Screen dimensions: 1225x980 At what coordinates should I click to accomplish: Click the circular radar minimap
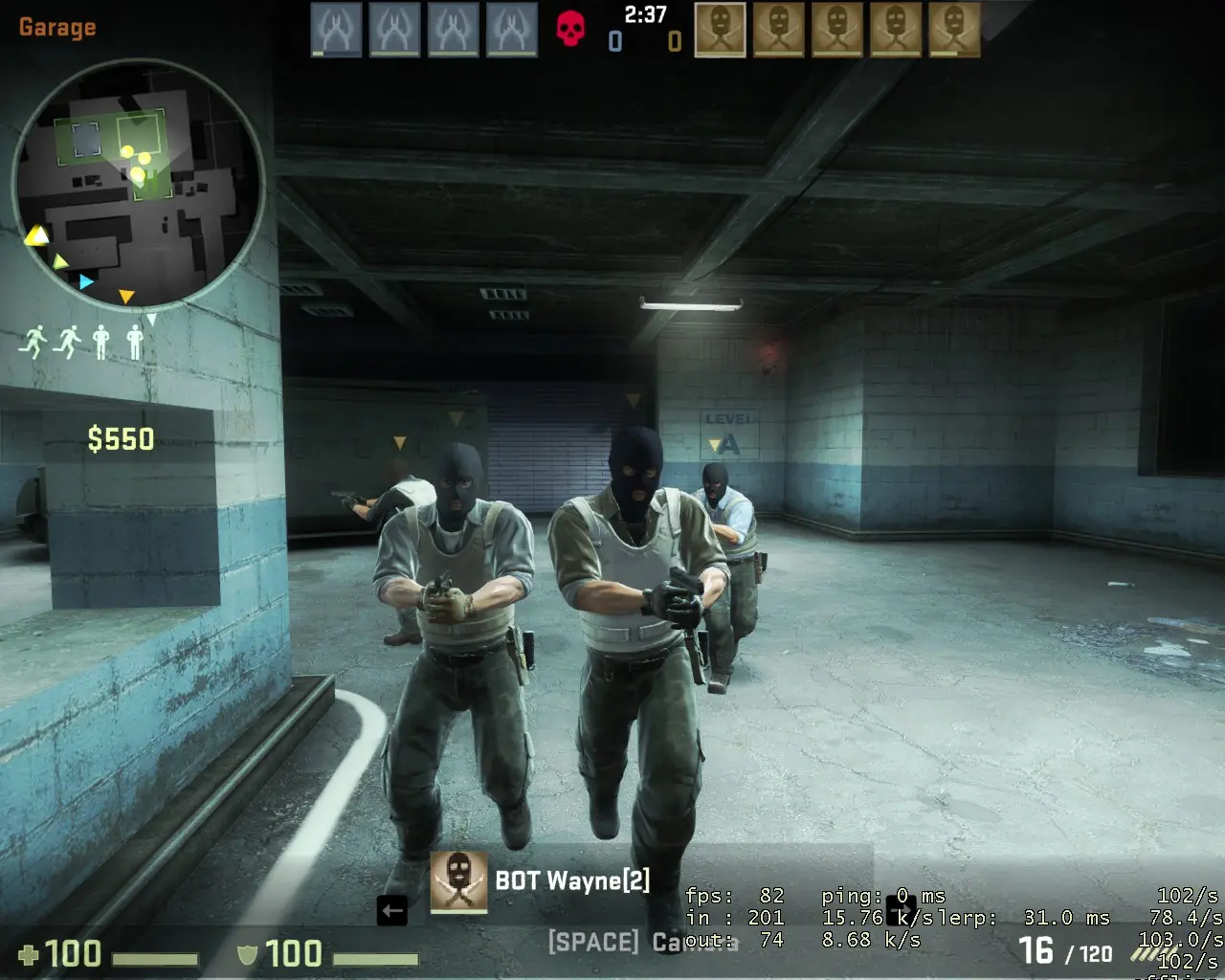coord(139,184)
